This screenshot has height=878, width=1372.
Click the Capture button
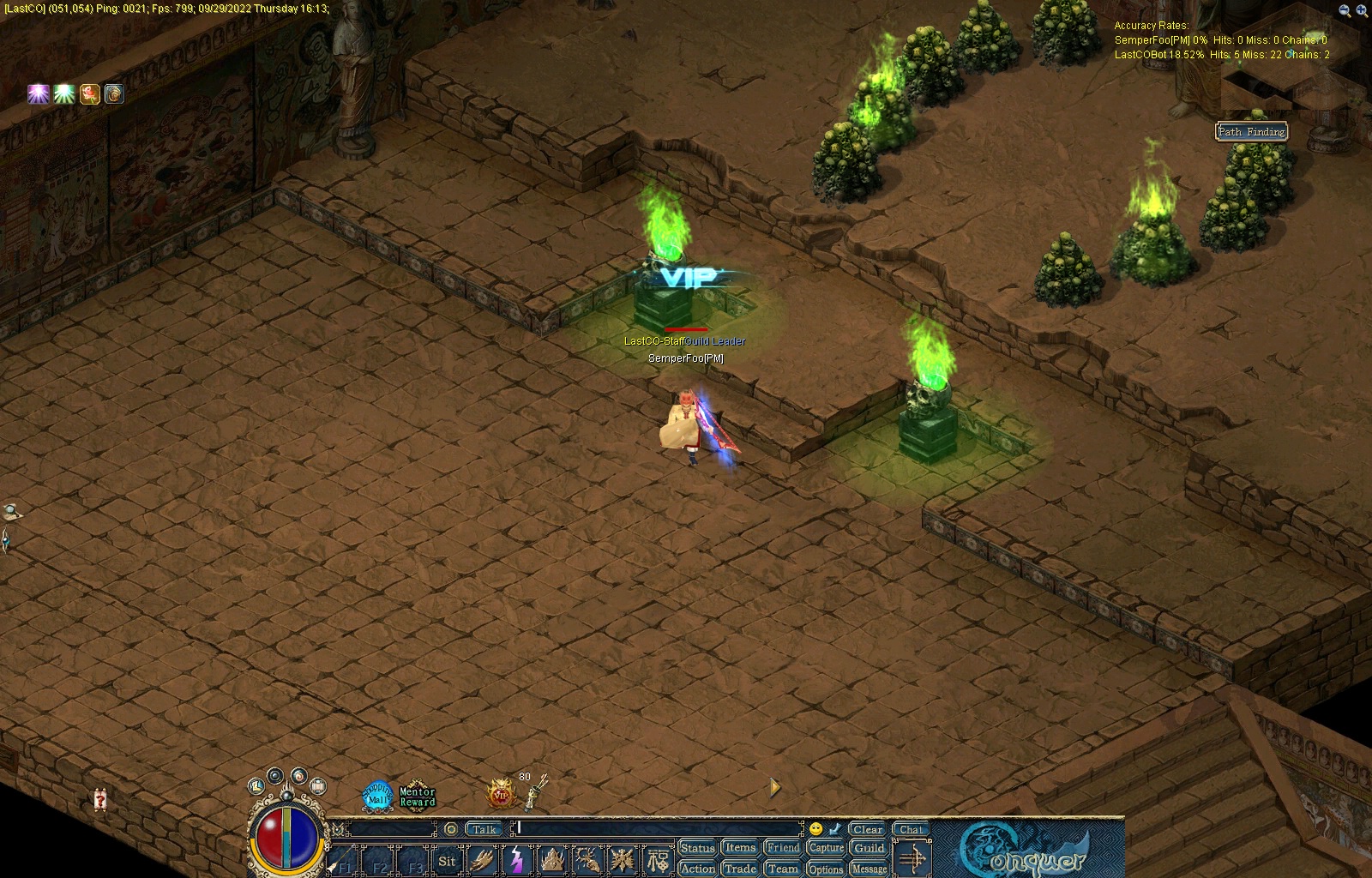[x=826, y=848]
